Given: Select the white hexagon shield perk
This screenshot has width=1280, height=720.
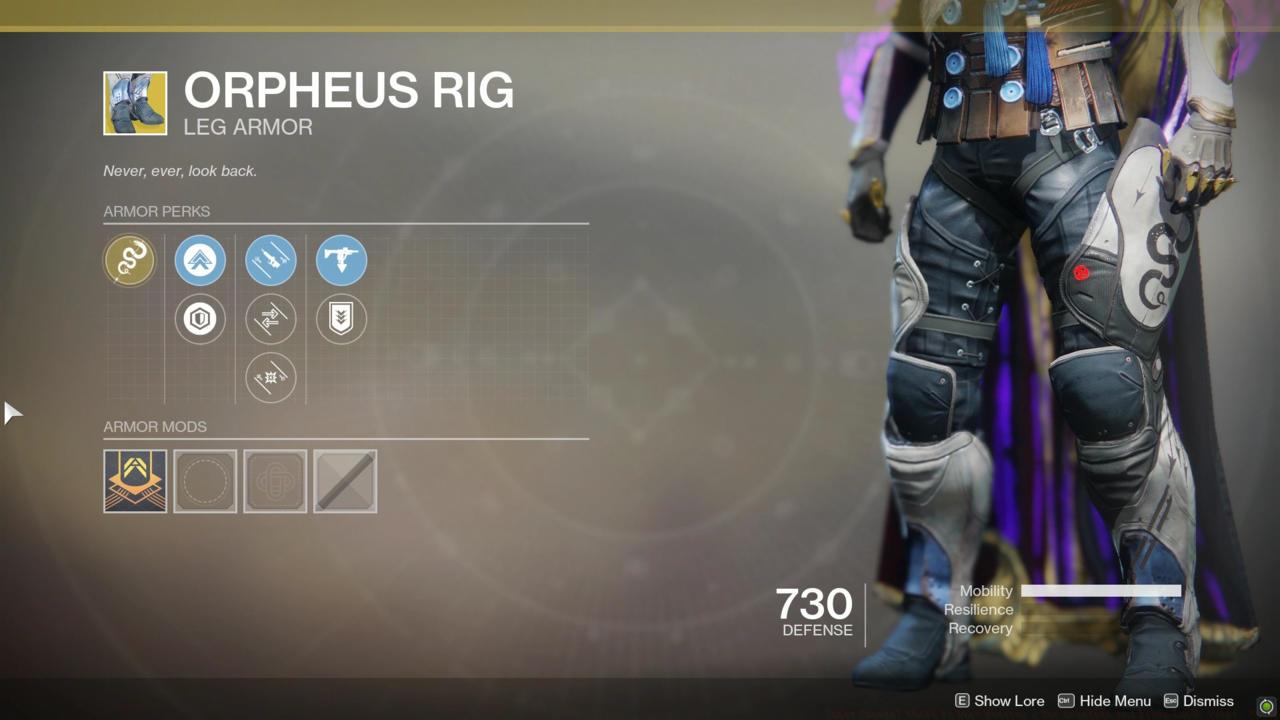Looking at the screenshot, I should (x=200, y=319).
